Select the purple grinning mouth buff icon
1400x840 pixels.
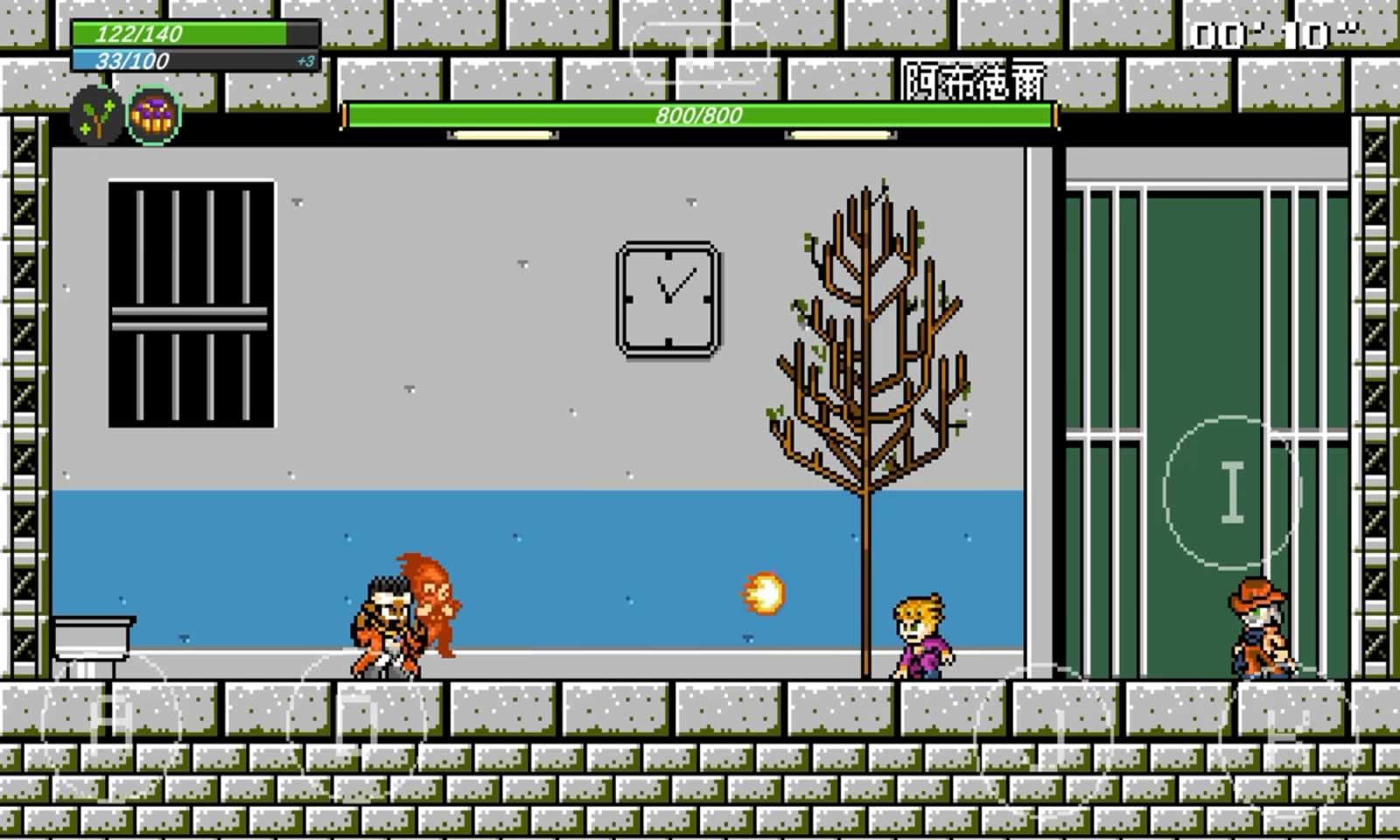[x=153, y=115]
